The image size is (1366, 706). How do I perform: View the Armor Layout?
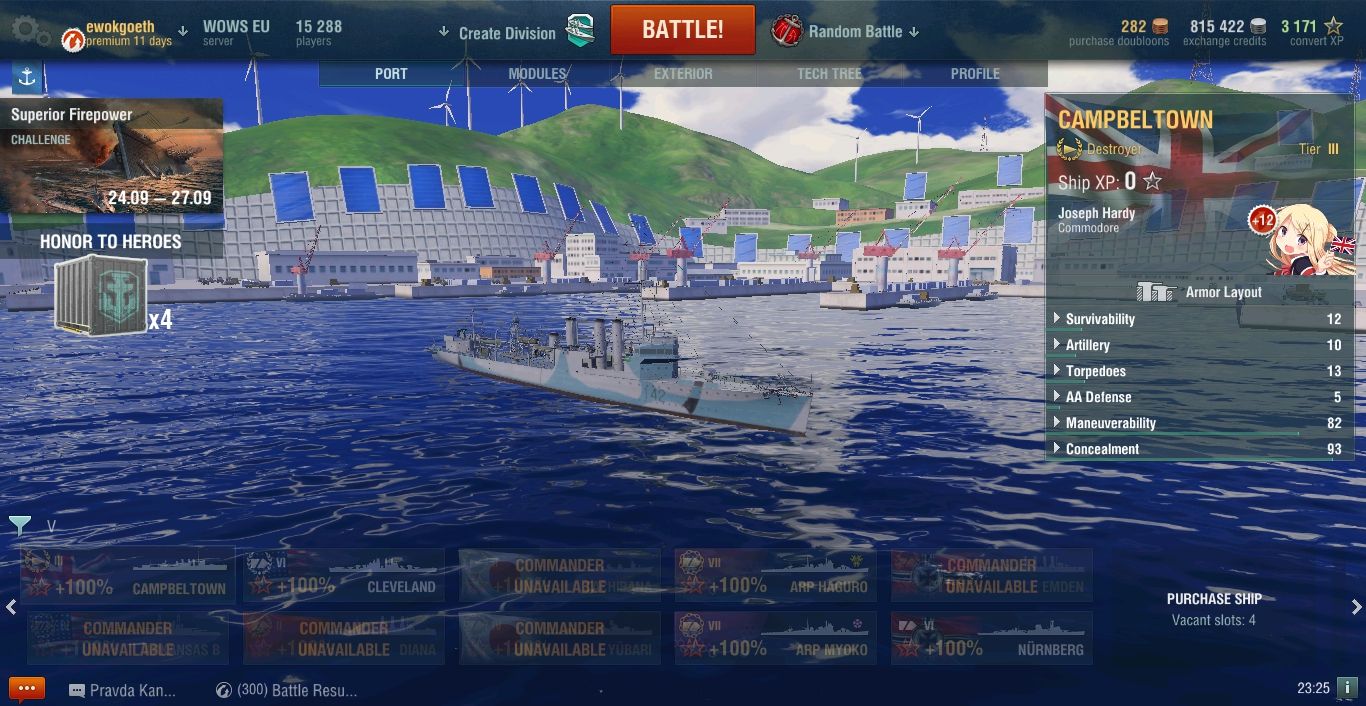point(1200,292)
